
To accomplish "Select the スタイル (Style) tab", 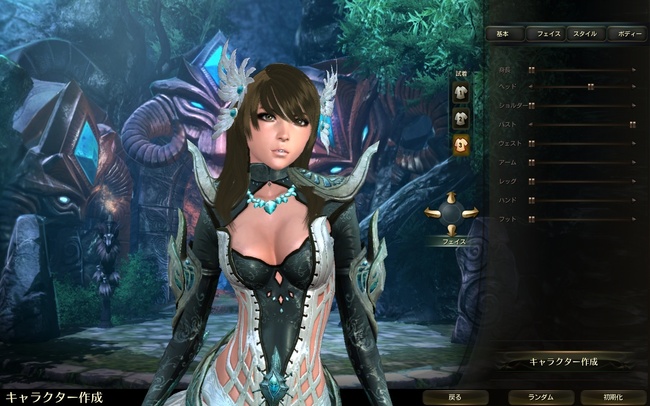I will [x=584, y=34].
